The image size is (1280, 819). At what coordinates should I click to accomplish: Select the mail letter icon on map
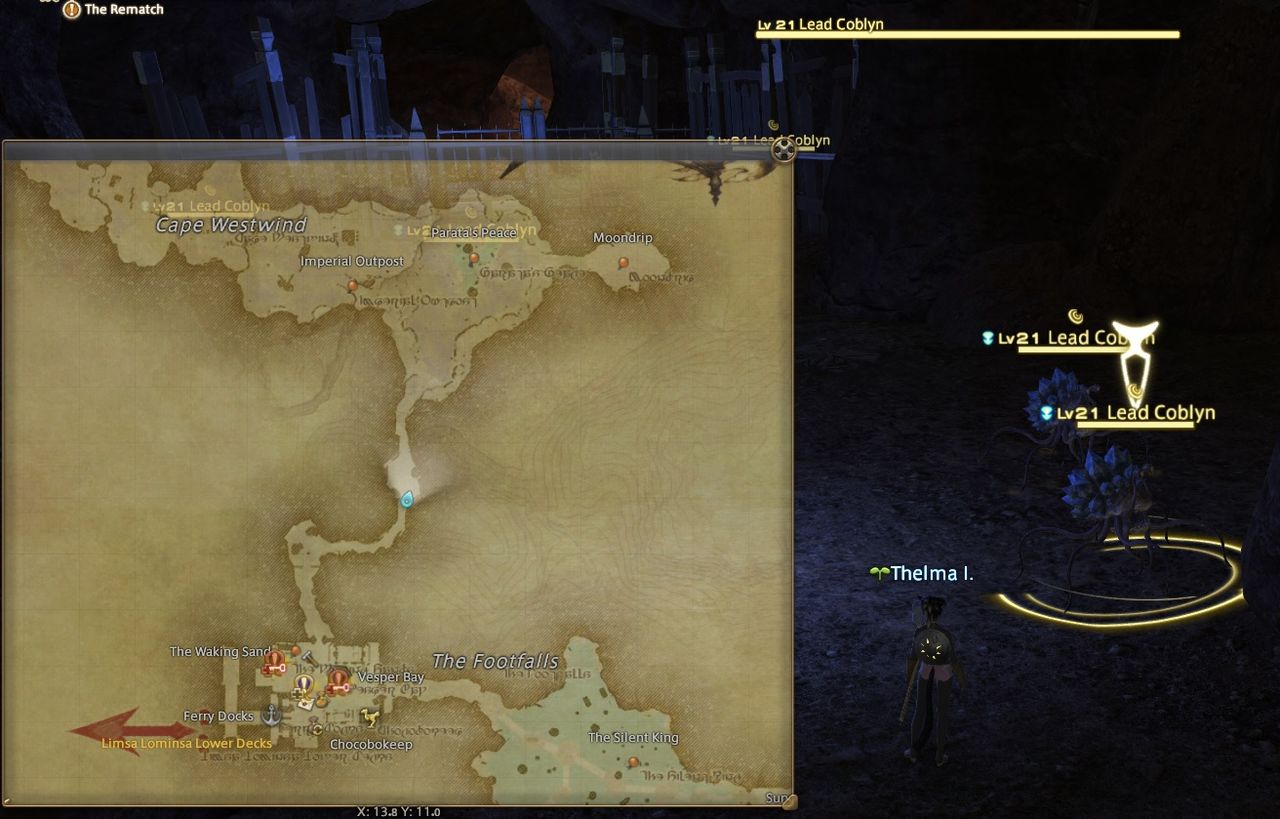[x=308, y=703]
